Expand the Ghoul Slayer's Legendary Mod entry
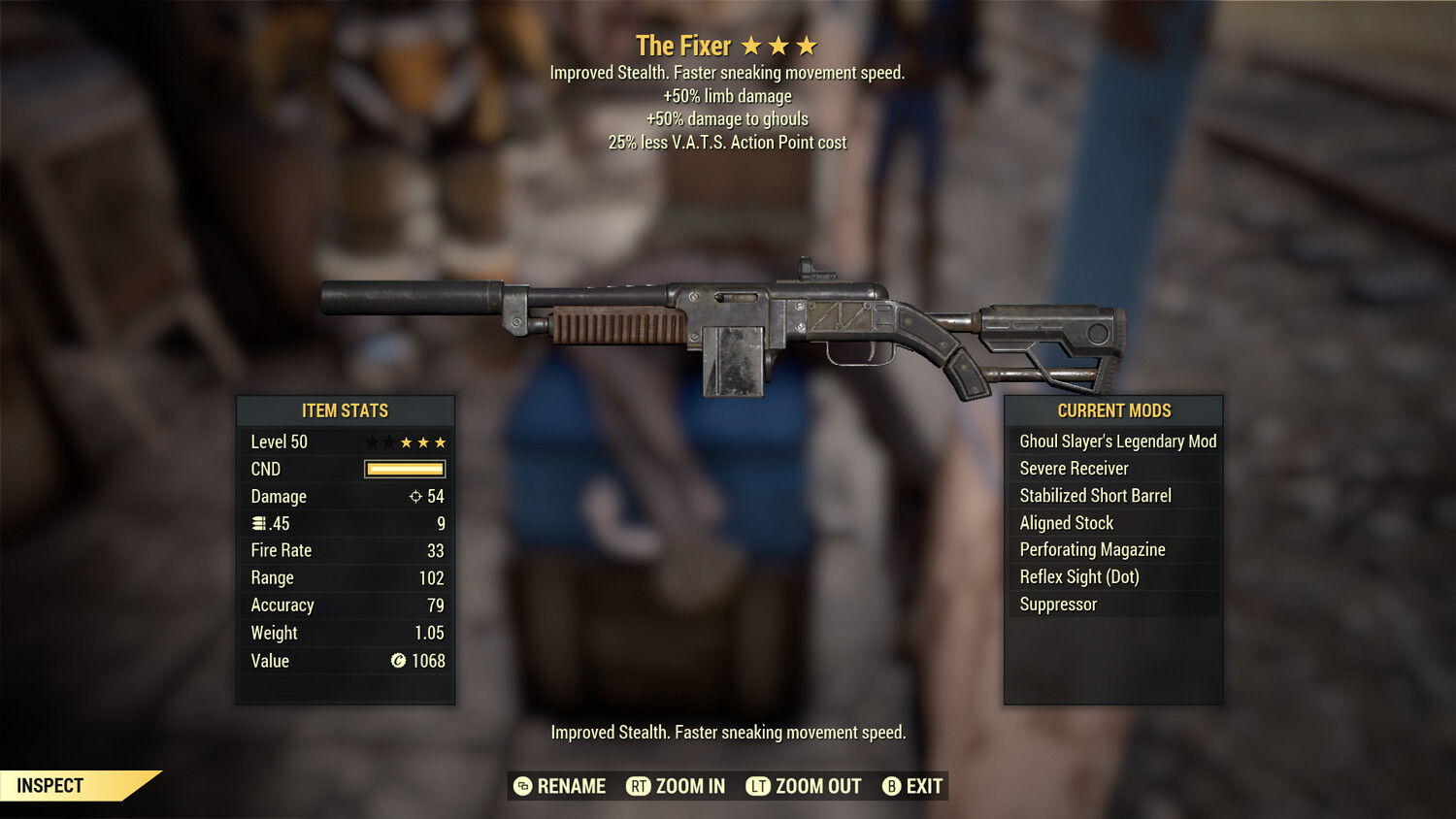This screenshot has width=1456, height=819. tap(1116, 441)
